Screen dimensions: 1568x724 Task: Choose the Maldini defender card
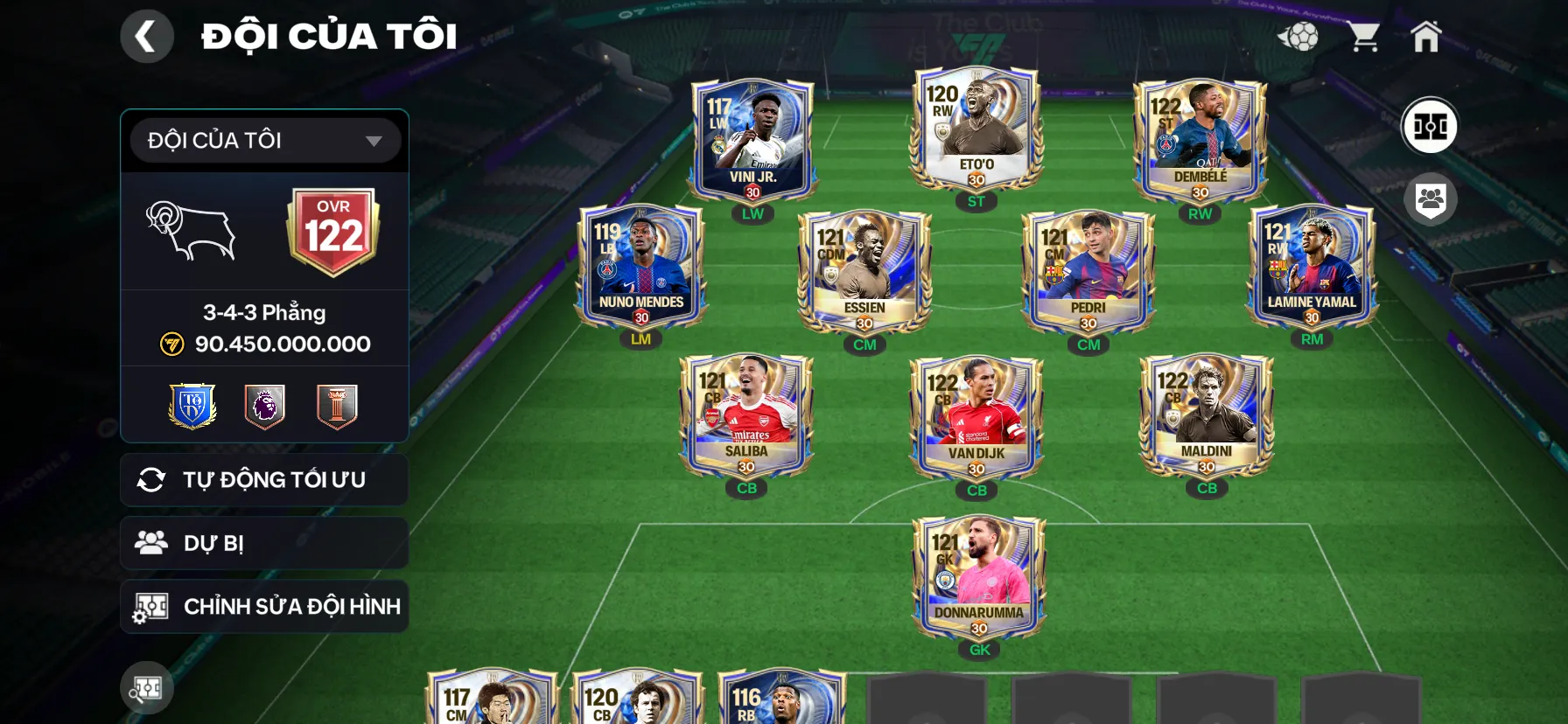(1207, 415)
